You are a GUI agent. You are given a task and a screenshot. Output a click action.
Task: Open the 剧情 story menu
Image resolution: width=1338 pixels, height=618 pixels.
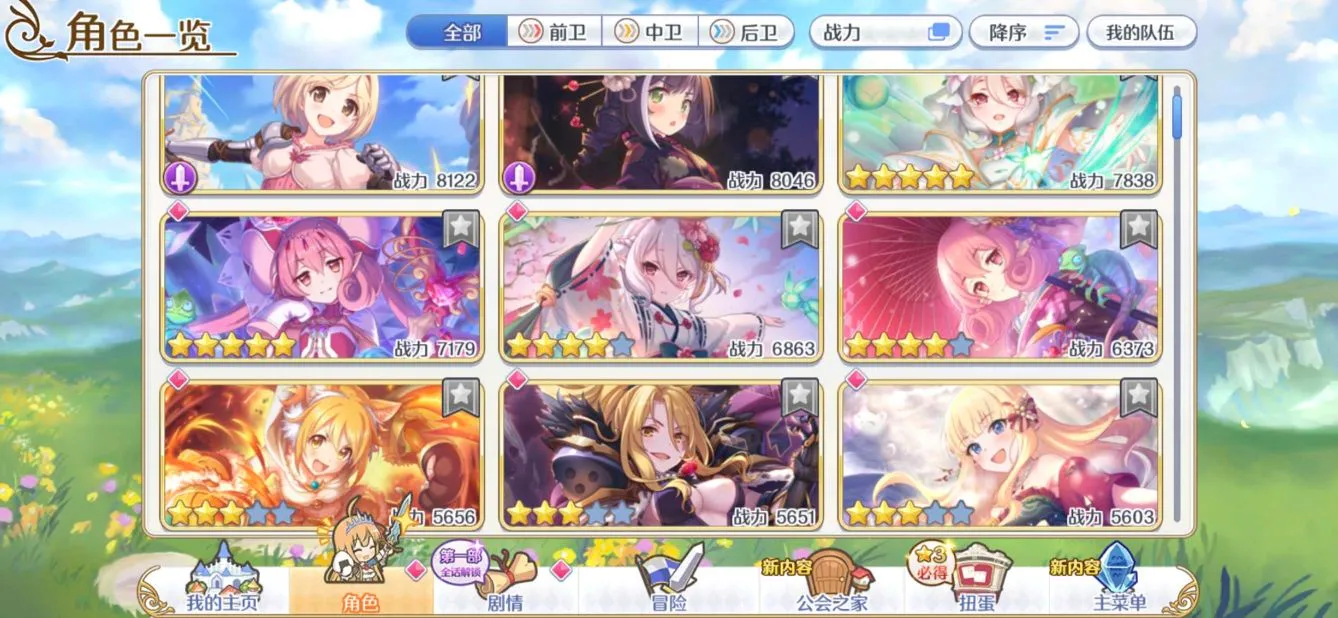point(505,590)
